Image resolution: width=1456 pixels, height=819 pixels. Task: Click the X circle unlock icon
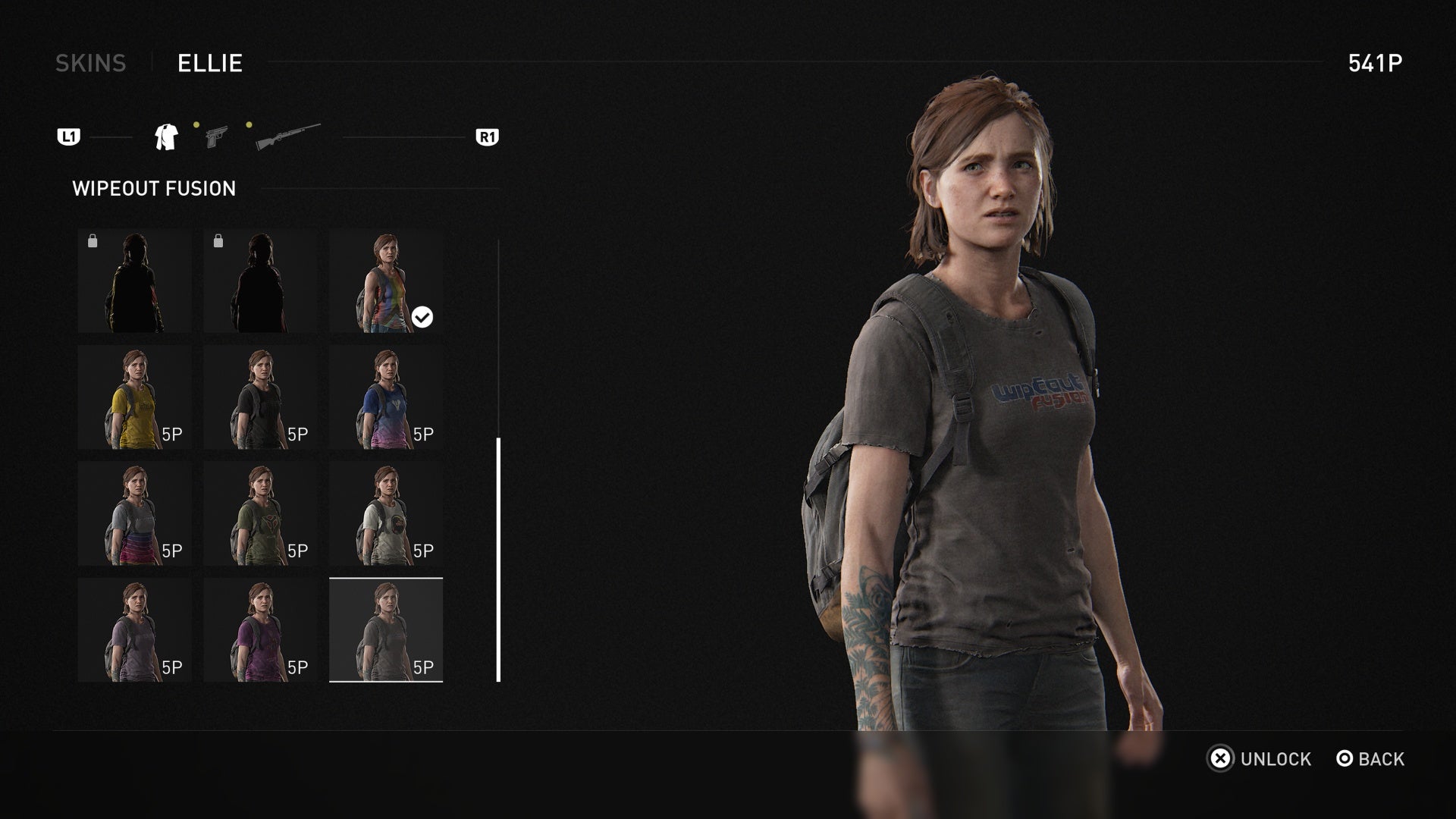(1222, 759)
